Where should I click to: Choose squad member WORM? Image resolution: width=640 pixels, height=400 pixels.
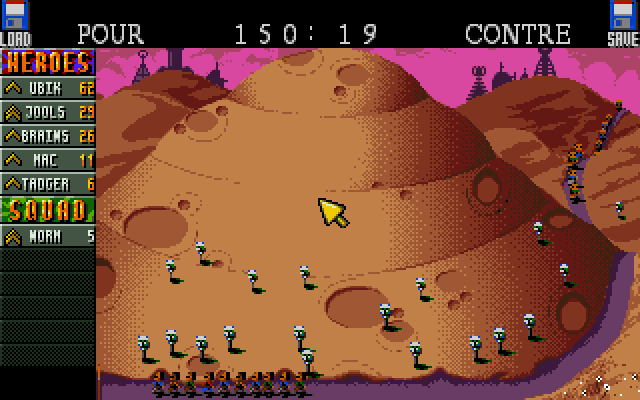(x=48, y=236)
